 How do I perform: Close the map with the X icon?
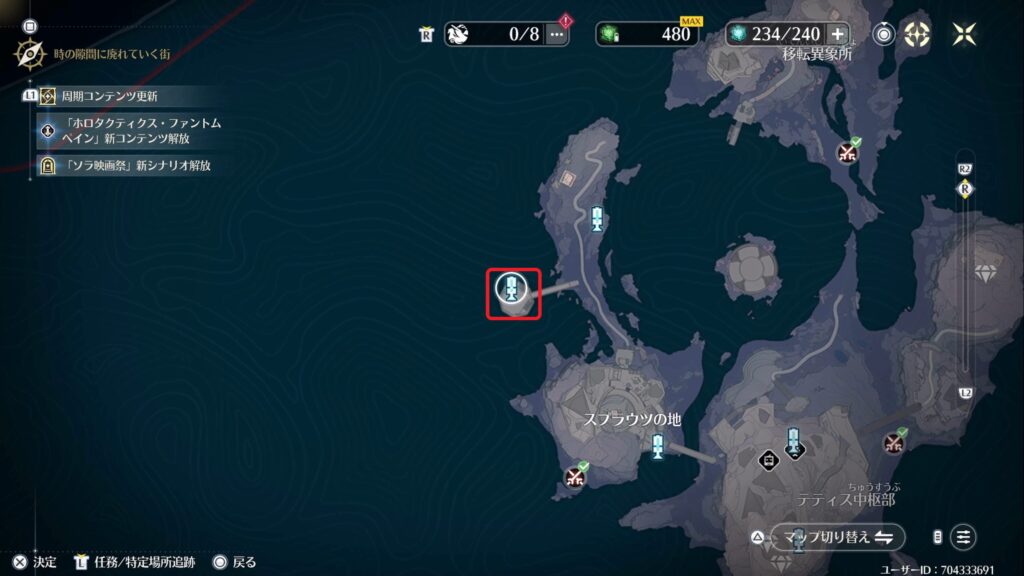coord(965,34)
